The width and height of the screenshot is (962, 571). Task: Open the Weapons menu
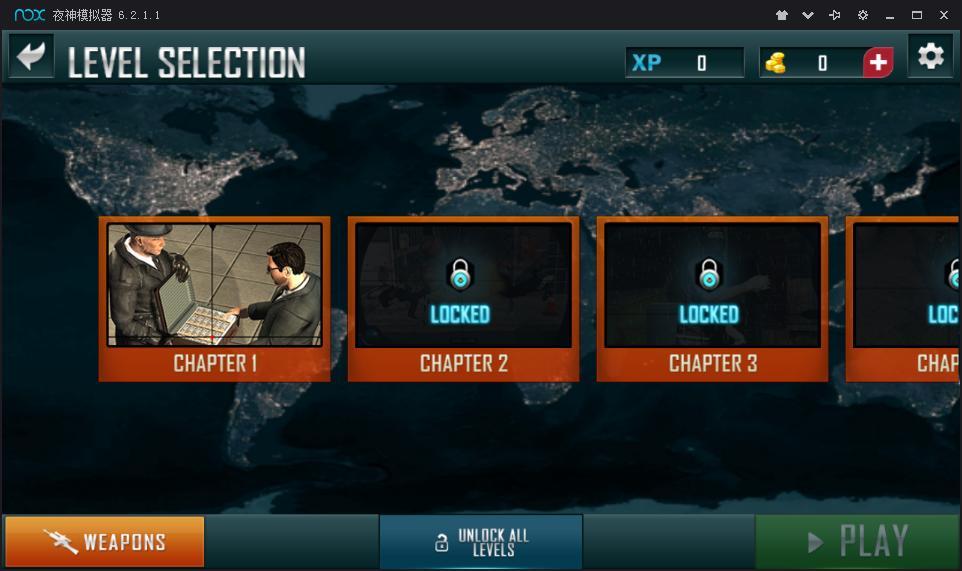tap(104, 542)
